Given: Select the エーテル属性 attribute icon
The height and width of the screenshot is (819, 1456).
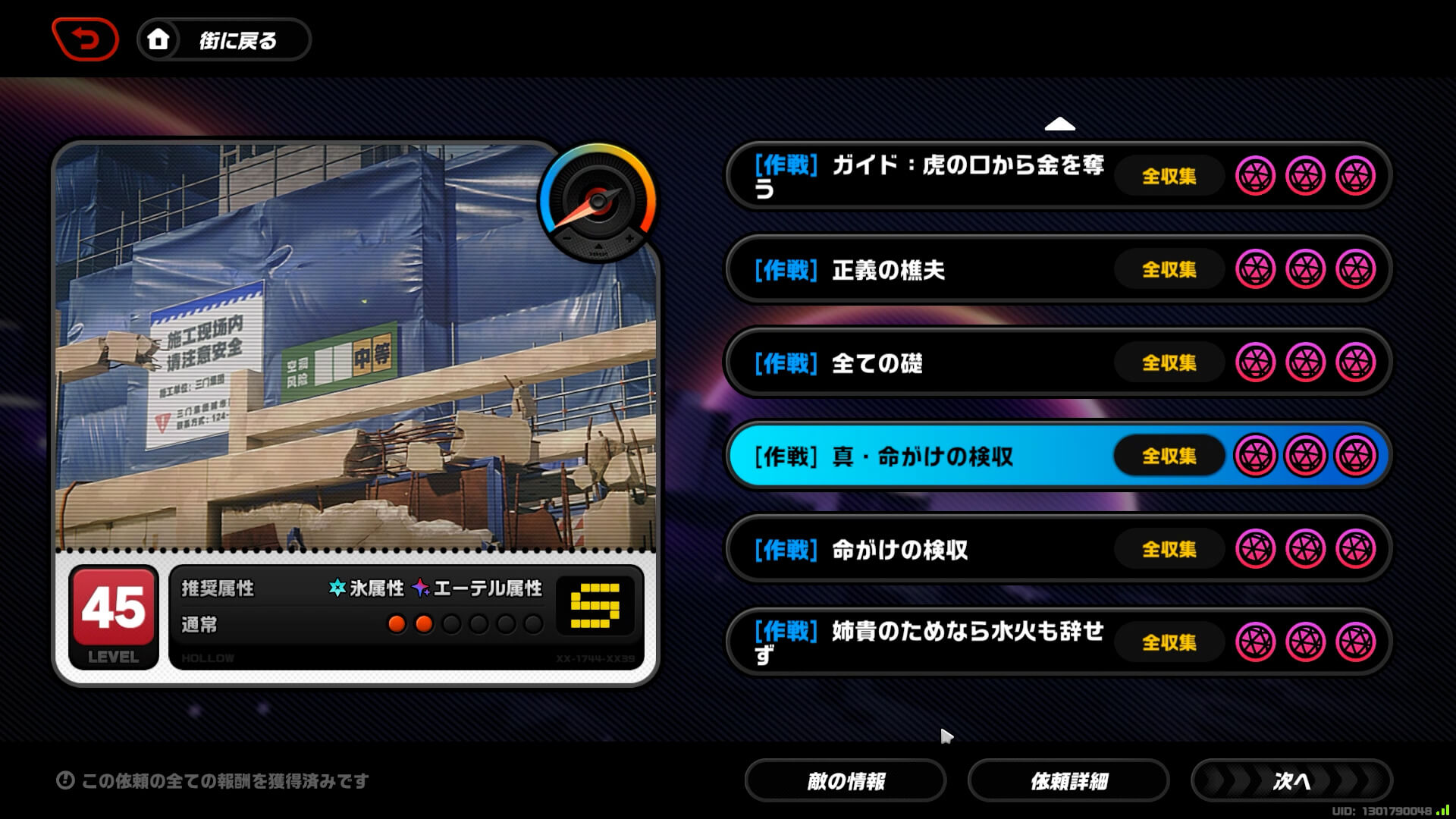Looking at the screenshot, I should [419, 588].
